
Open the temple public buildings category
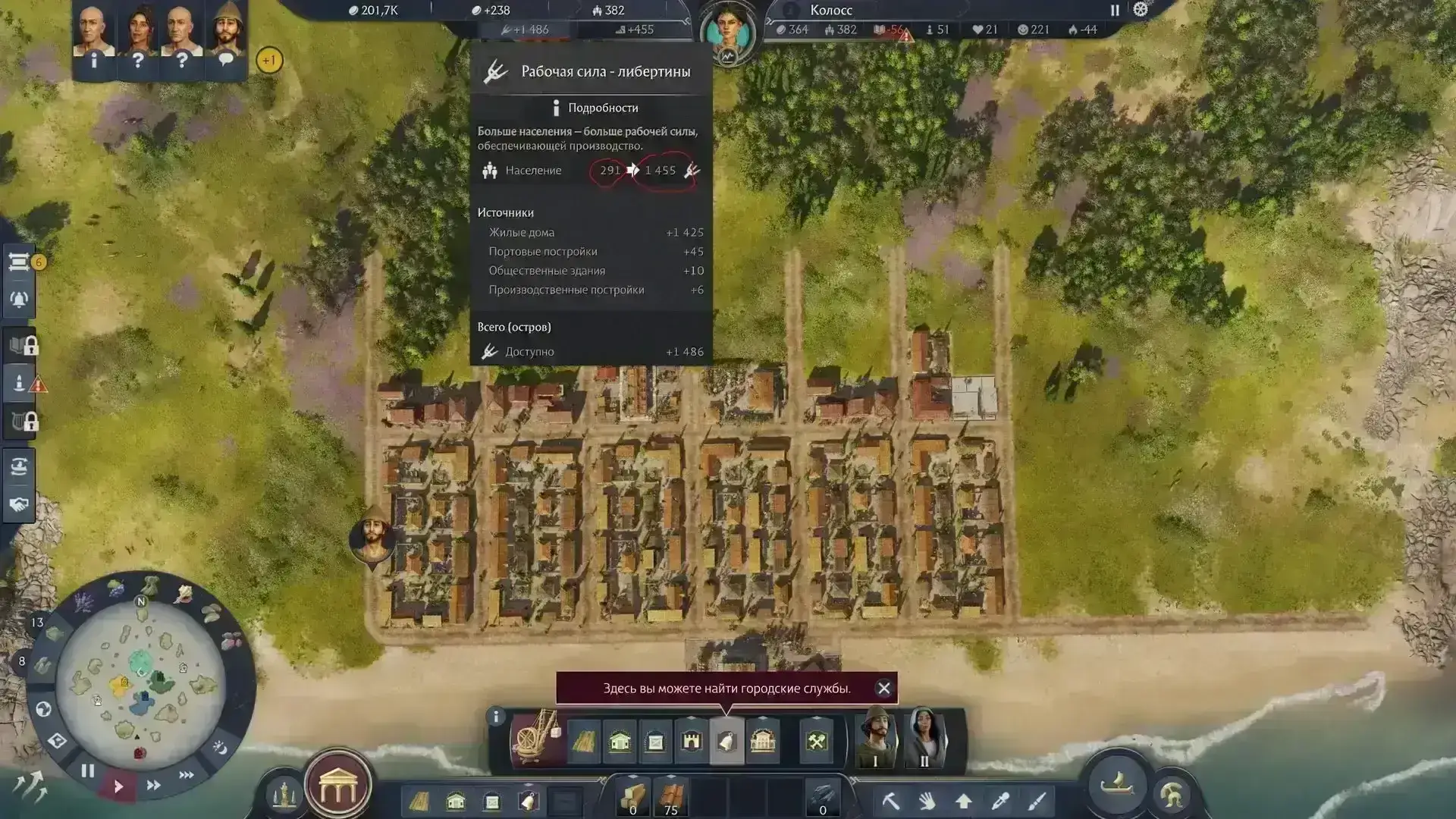[762, 741]
